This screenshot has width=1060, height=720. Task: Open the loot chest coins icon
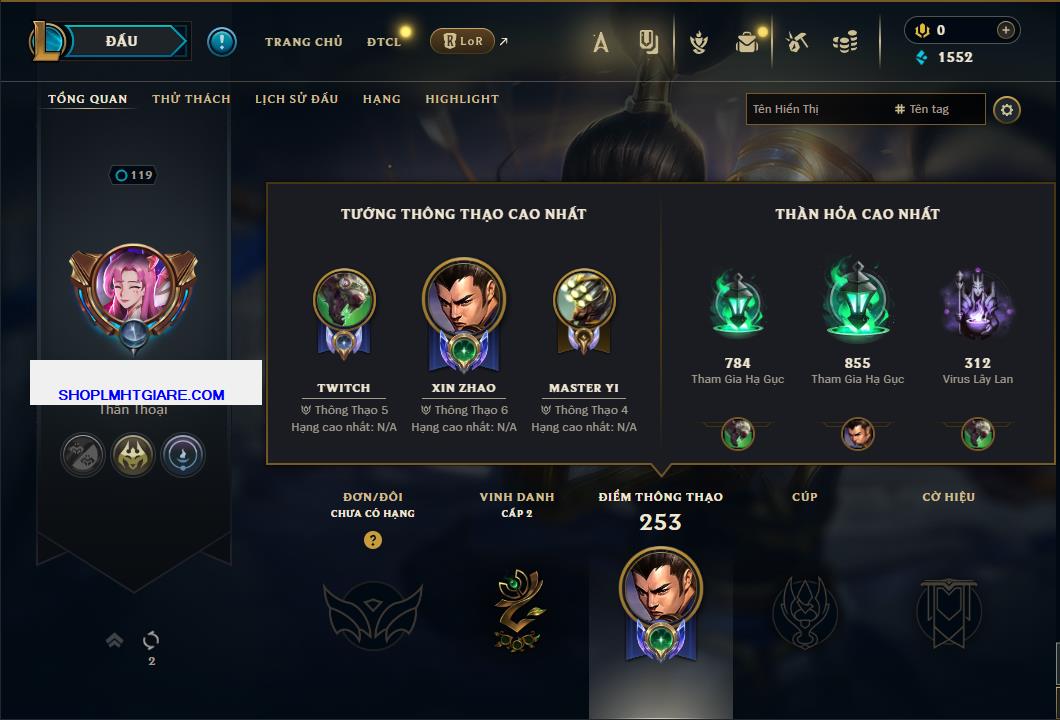coord(845,42)
